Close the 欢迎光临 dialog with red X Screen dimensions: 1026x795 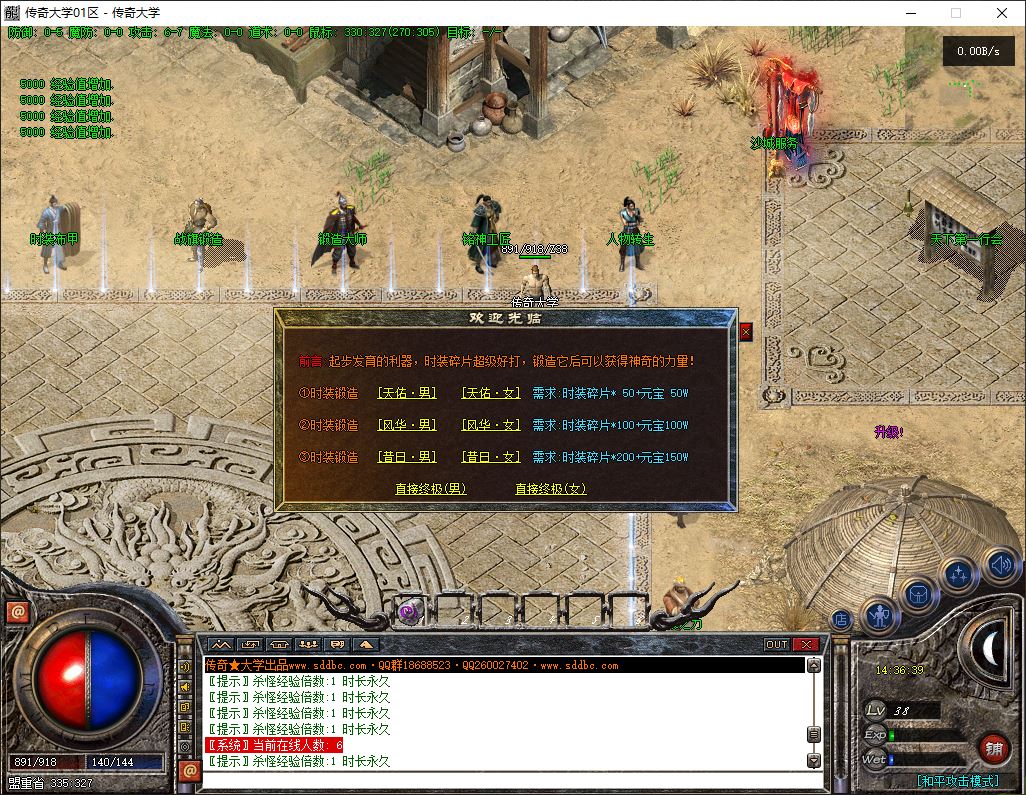pos(745,331)
